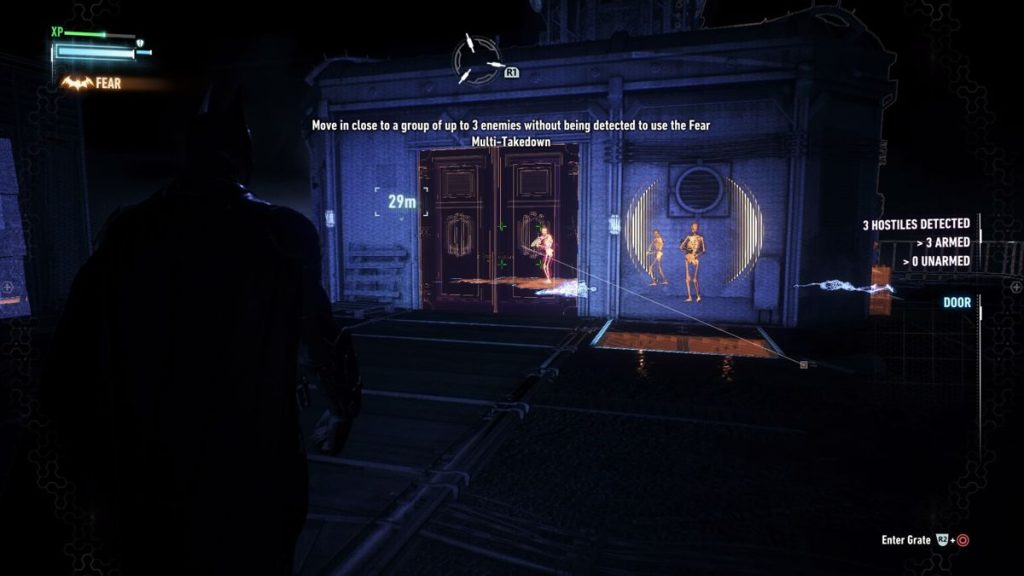
Task: Click the Fear takedown bat icon
Action: 76,83
